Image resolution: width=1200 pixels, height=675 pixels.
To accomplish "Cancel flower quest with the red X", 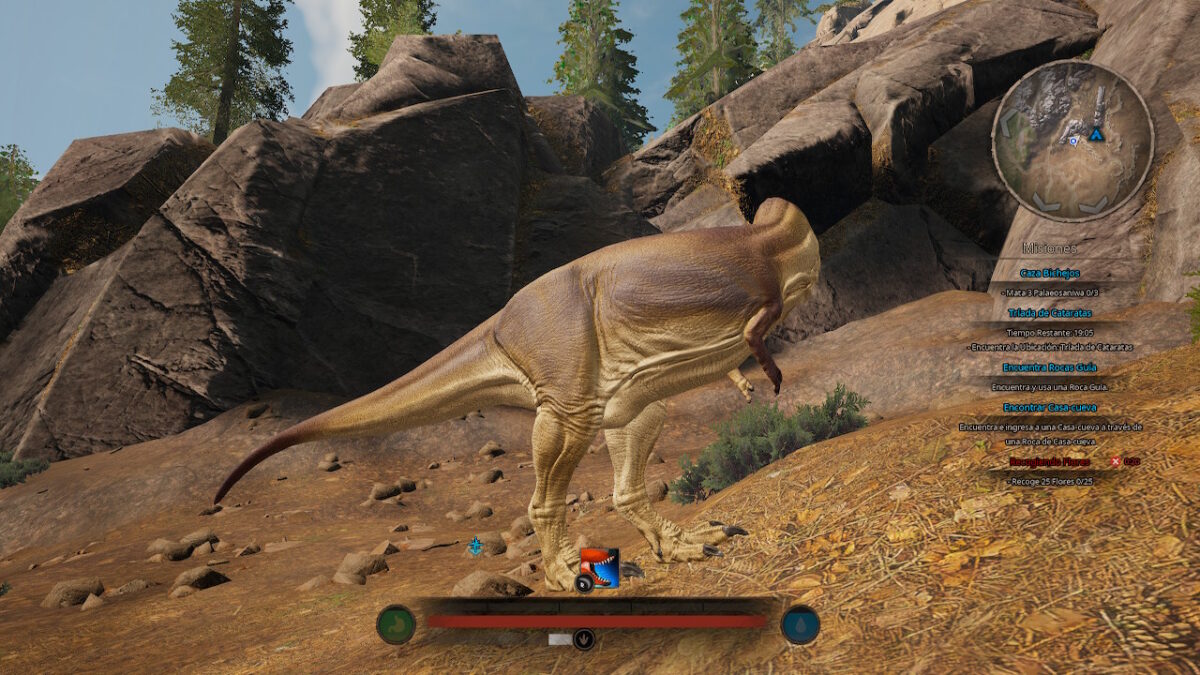I will pos(1115,461).
